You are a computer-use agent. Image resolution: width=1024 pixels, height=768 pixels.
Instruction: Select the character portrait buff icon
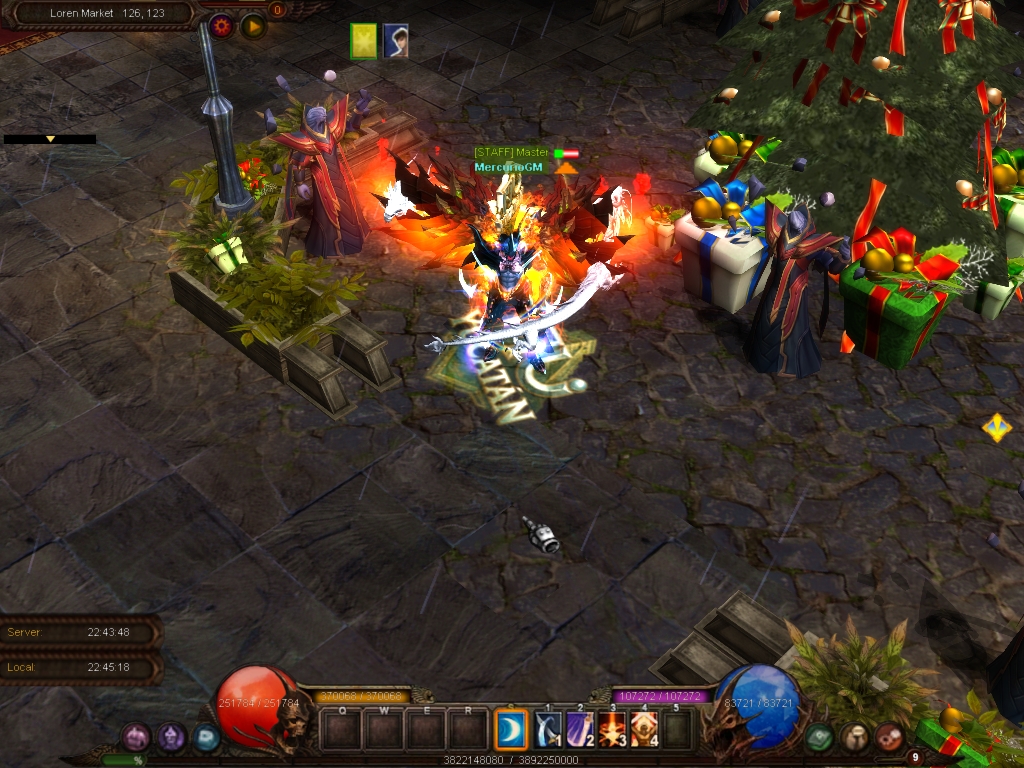click(395, 41)
